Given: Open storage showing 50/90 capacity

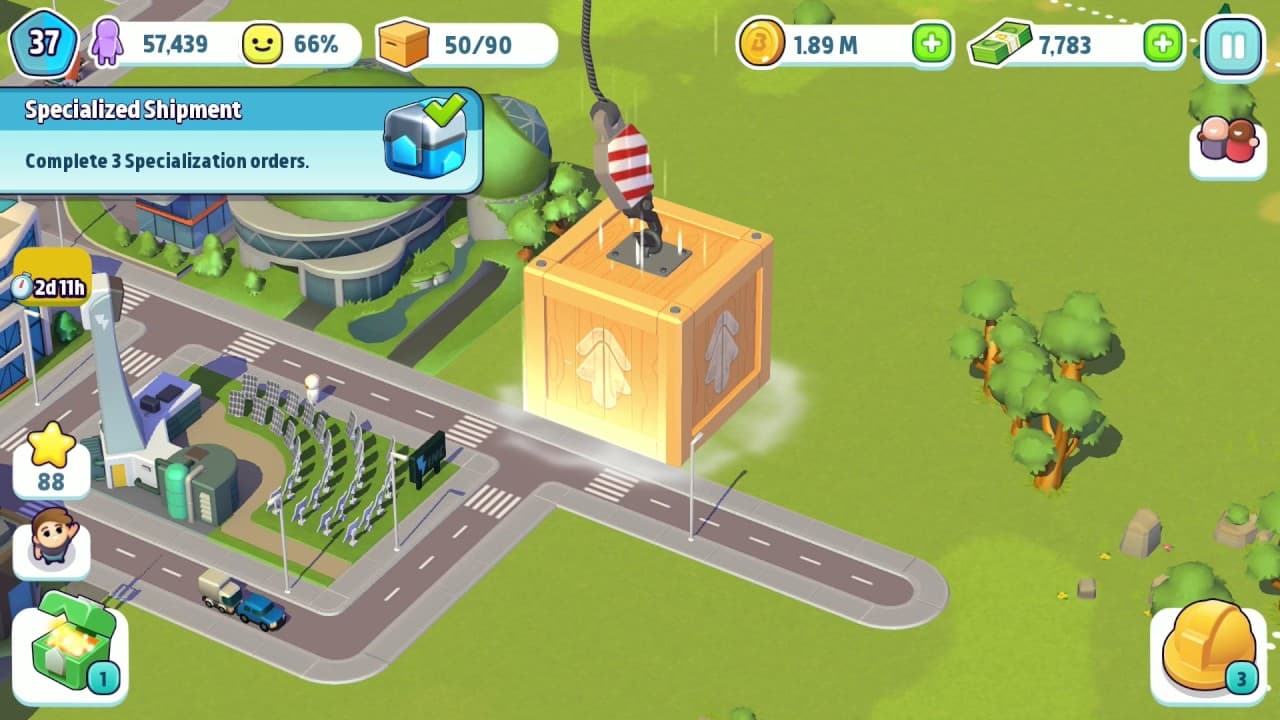Looking at the screenshot, I should point(403,43).
